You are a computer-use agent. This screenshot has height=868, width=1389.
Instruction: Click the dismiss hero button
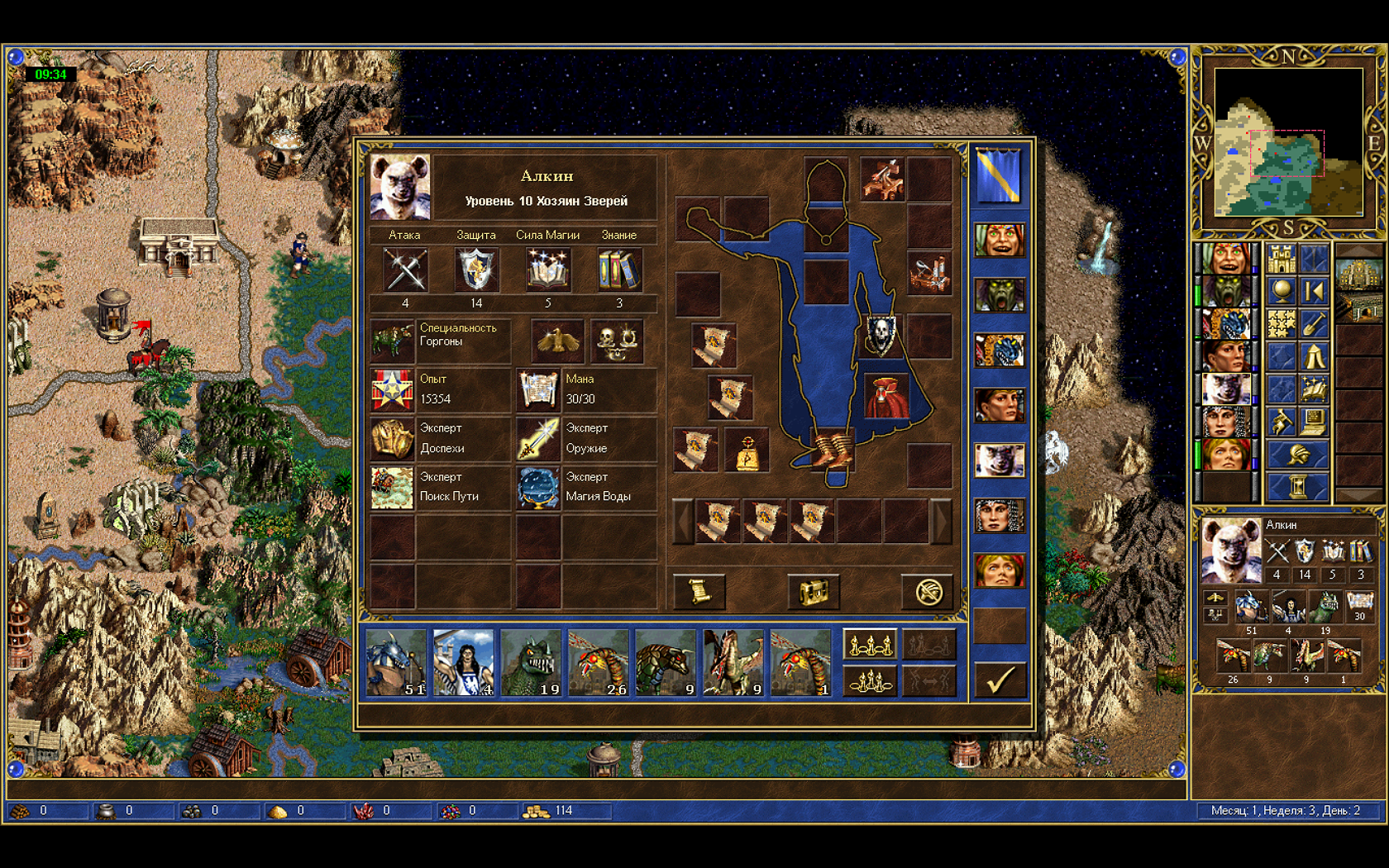(x=928, y=591)
